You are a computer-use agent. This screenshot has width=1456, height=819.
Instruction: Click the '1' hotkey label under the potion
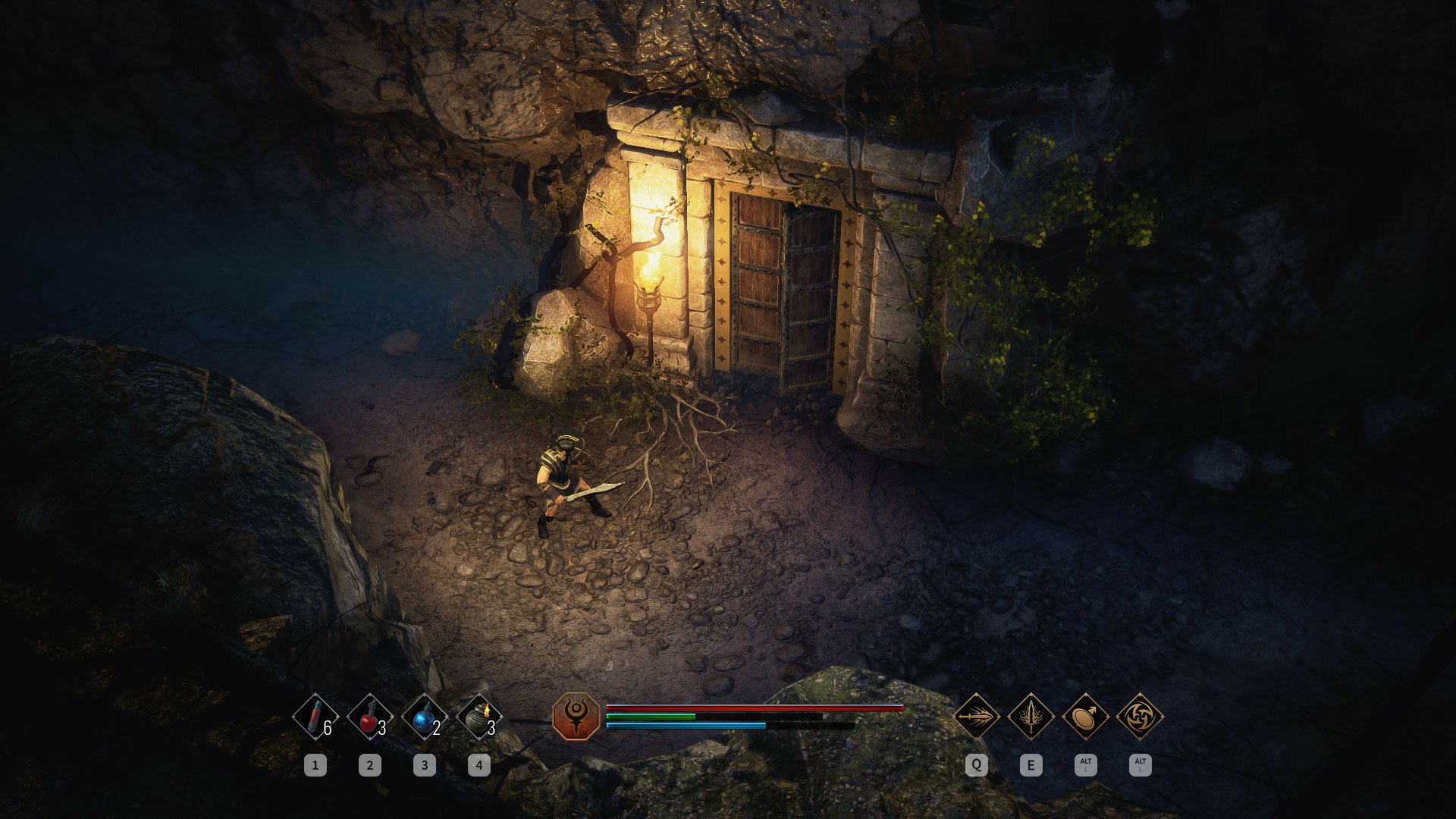point(315,764)
